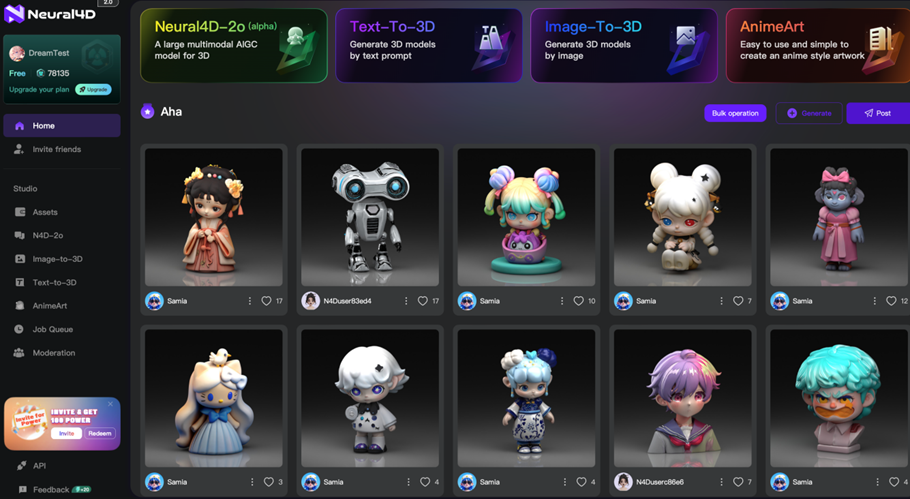The height and width of the screenshot is (499, 910).
Task: Click the Bulk operation button
Action: 735,113
